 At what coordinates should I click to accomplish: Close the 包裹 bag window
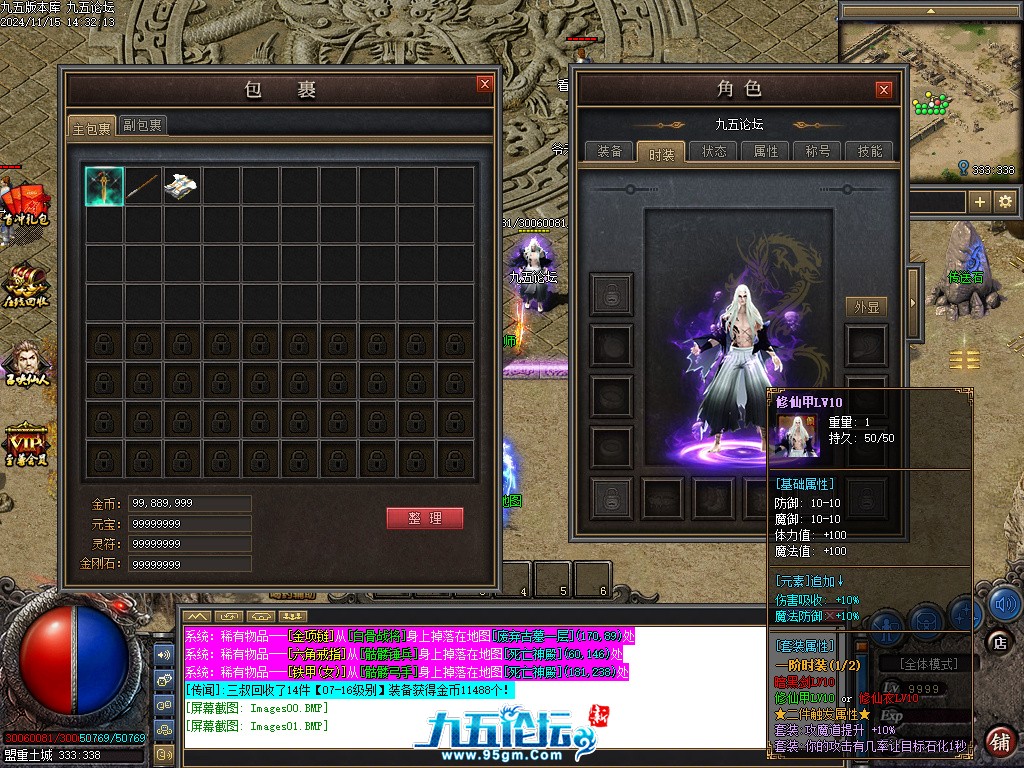coord(485,84)
